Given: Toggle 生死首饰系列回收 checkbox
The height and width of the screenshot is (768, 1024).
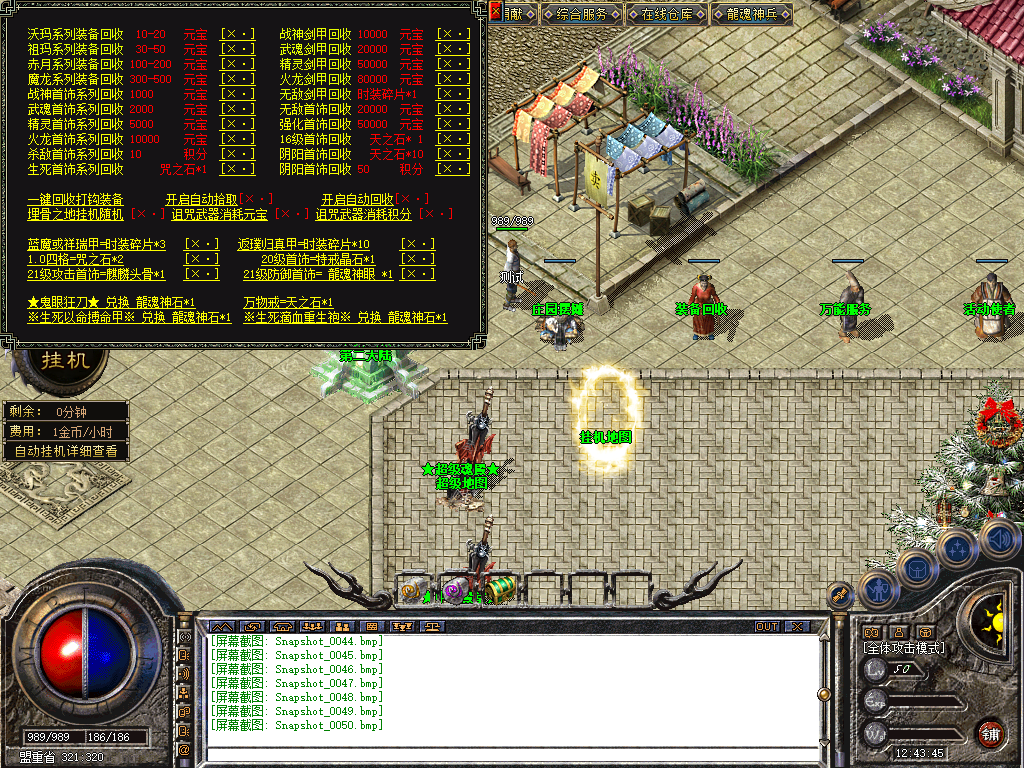Looking at the screenshot, I should 238,169.
